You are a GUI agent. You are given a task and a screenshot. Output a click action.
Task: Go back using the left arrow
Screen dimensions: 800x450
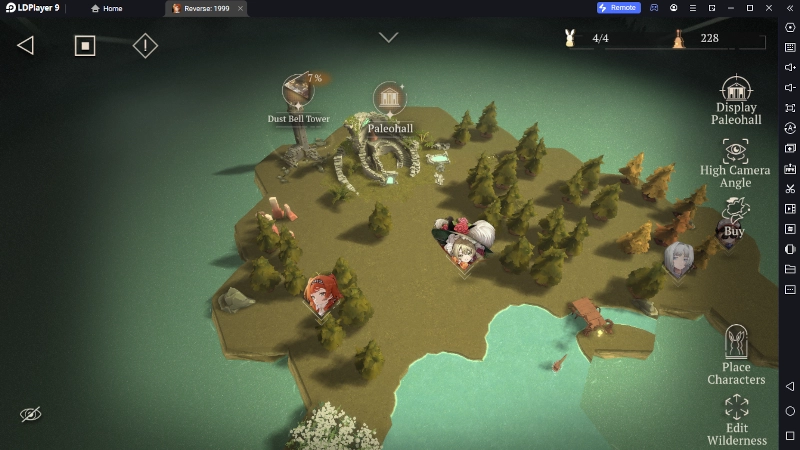pyautogui.click(x=26, y=45)
